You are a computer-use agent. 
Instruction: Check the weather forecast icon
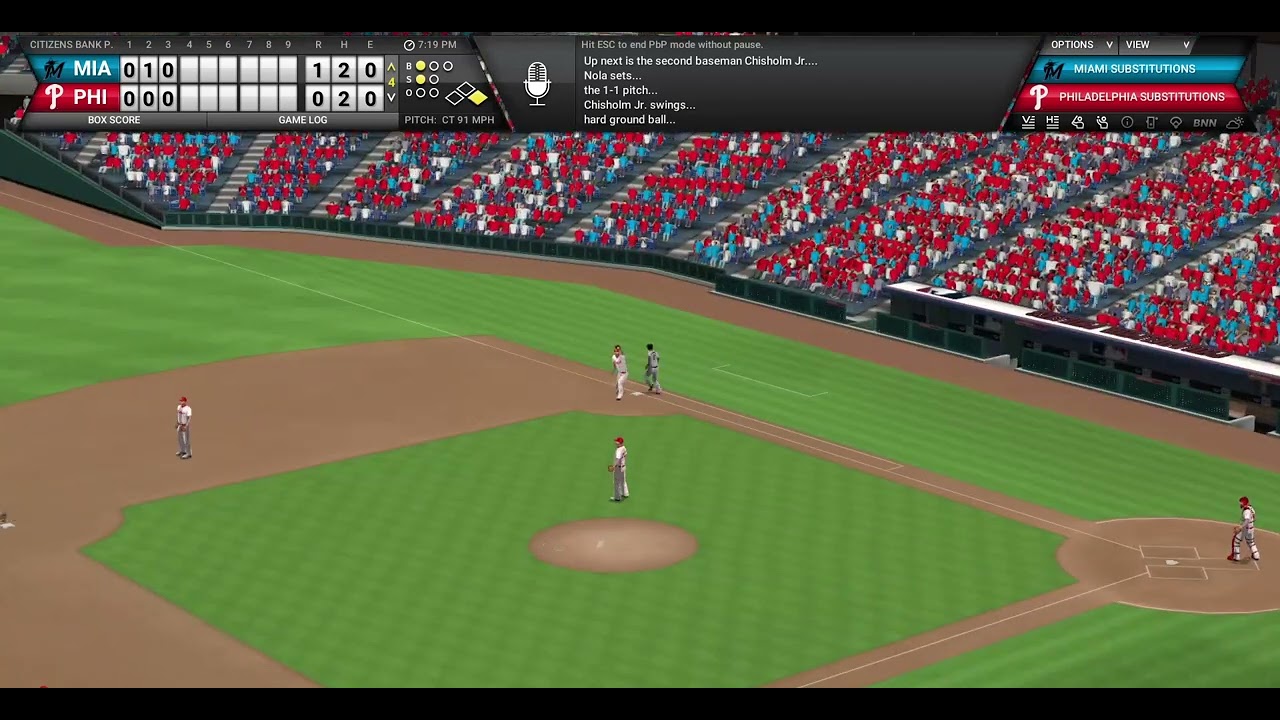tap(1234, 122)
